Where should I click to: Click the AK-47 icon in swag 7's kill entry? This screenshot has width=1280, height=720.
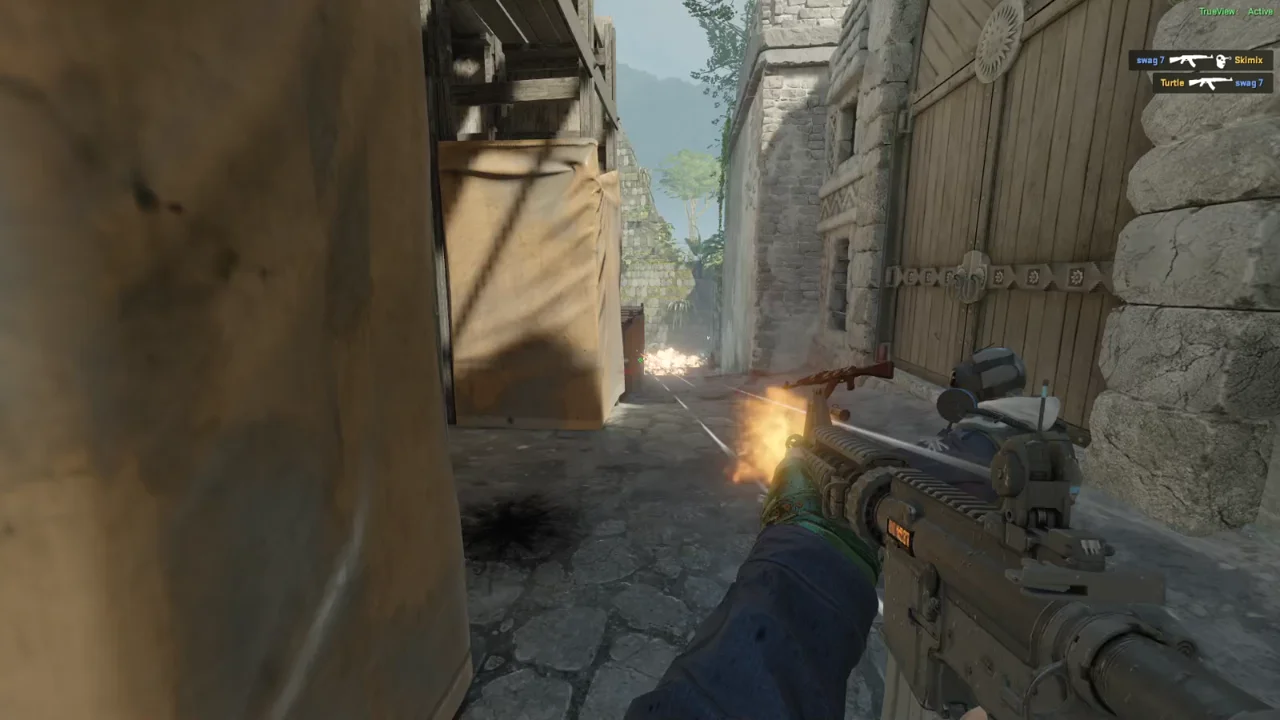1190,60
